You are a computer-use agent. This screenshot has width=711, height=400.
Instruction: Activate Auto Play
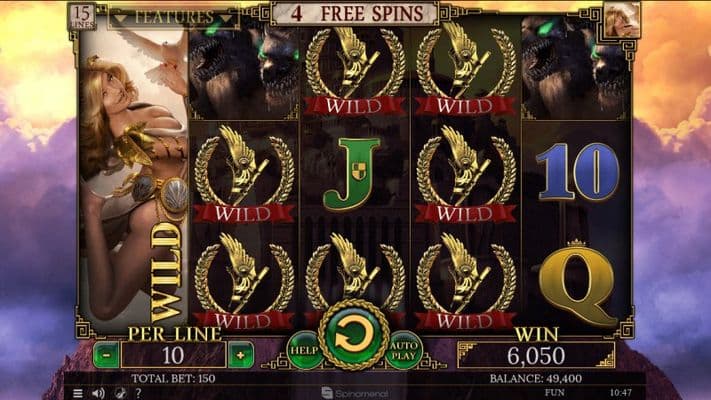click(x=405, y=350)
